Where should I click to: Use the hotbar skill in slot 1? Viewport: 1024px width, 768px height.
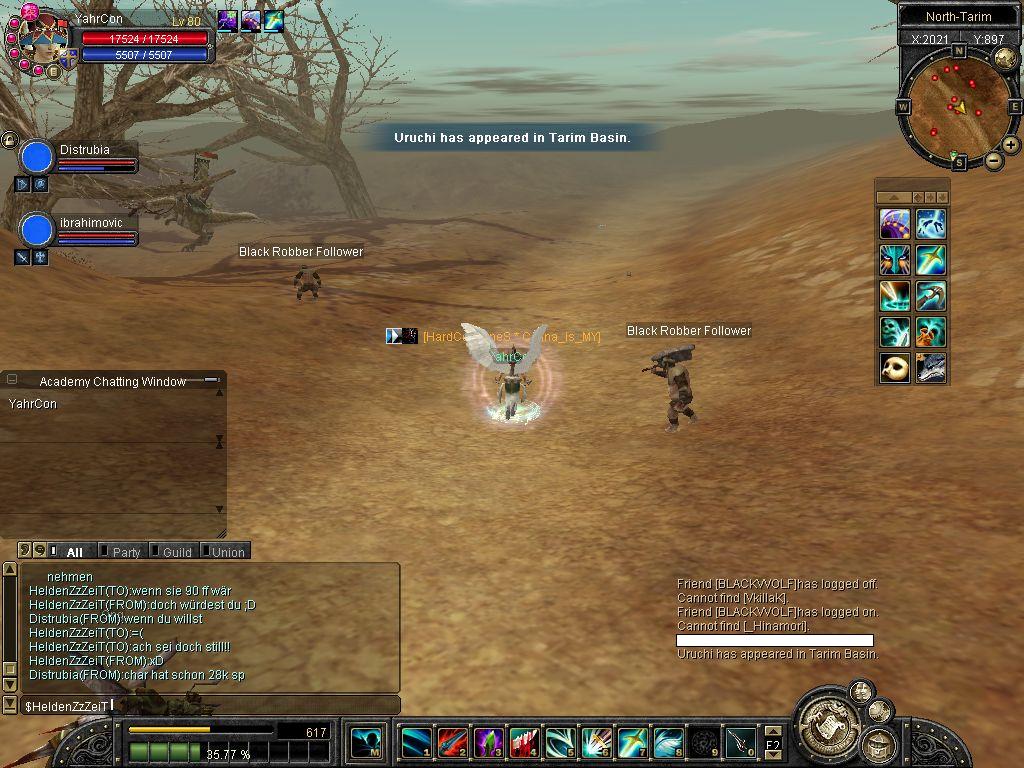[x=416, y=743]
